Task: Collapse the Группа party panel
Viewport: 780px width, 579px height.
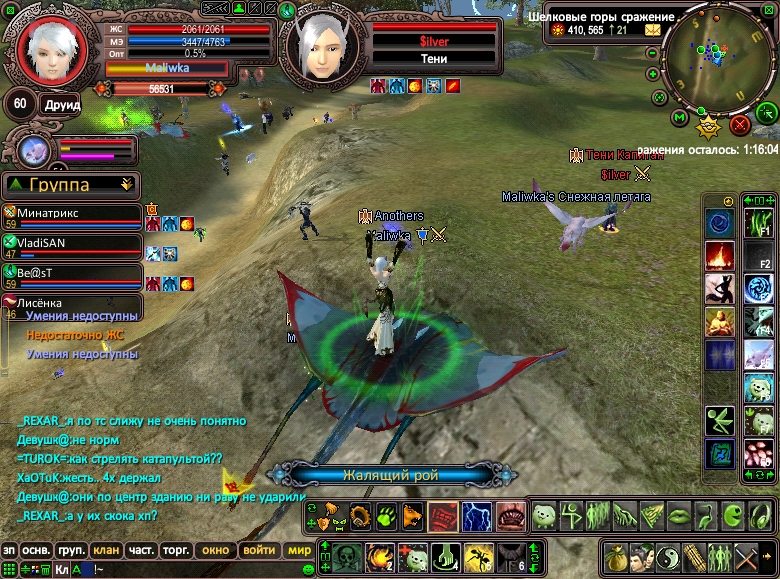Action: tap(126, 184)
